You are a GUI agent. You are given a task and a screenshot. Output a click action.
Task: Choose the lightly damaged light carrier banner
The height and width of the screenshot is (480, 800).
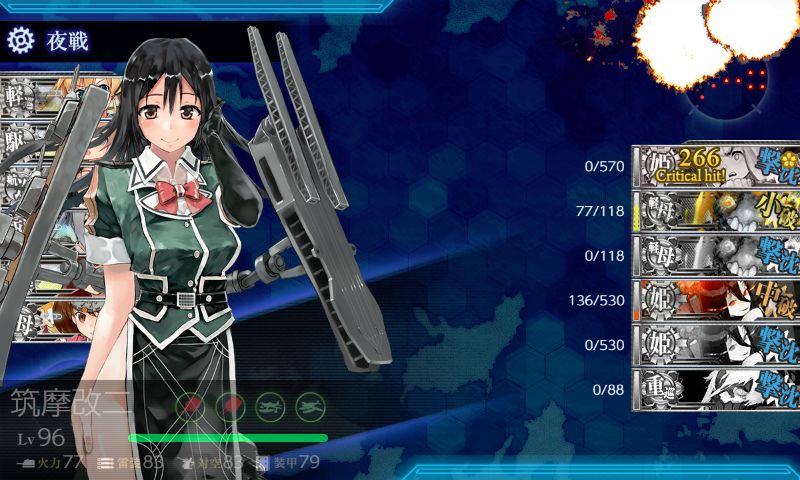point(715,210)
